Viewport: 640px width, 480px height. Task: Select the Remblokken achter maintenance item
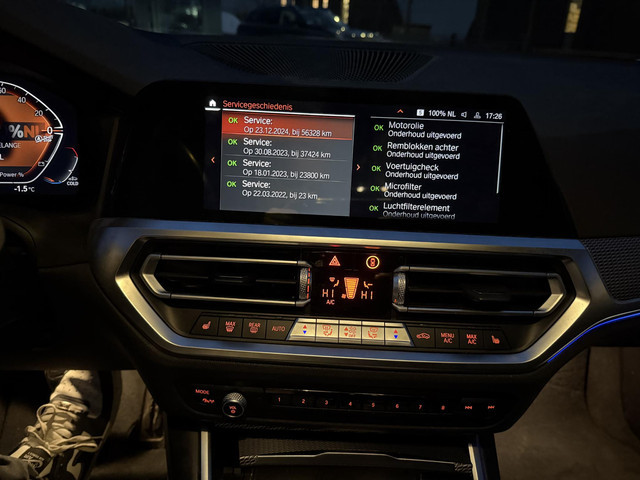point(422,150)
